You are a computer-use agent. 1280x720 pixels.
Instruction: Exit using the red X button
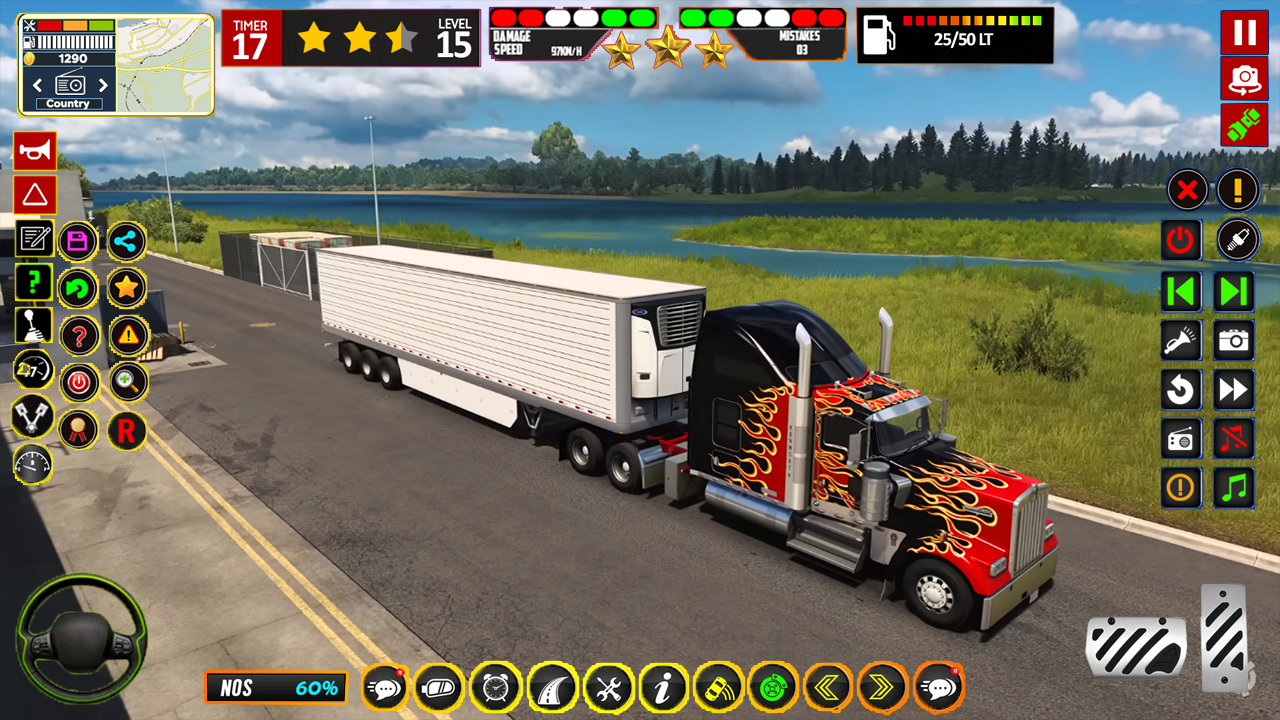(x=1186, y=190)
